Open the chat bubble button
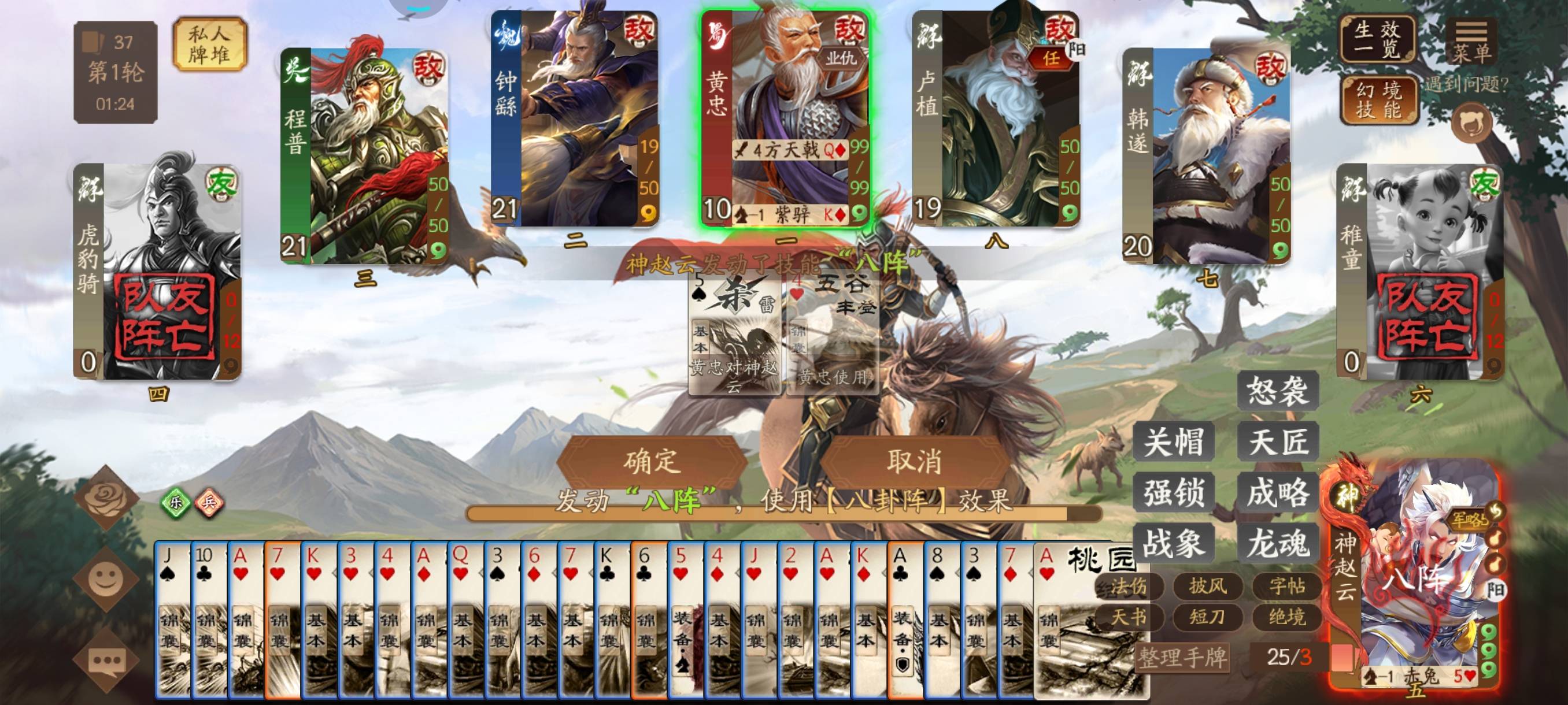This screenshot has width=1568, height=705. pos(106,661)
